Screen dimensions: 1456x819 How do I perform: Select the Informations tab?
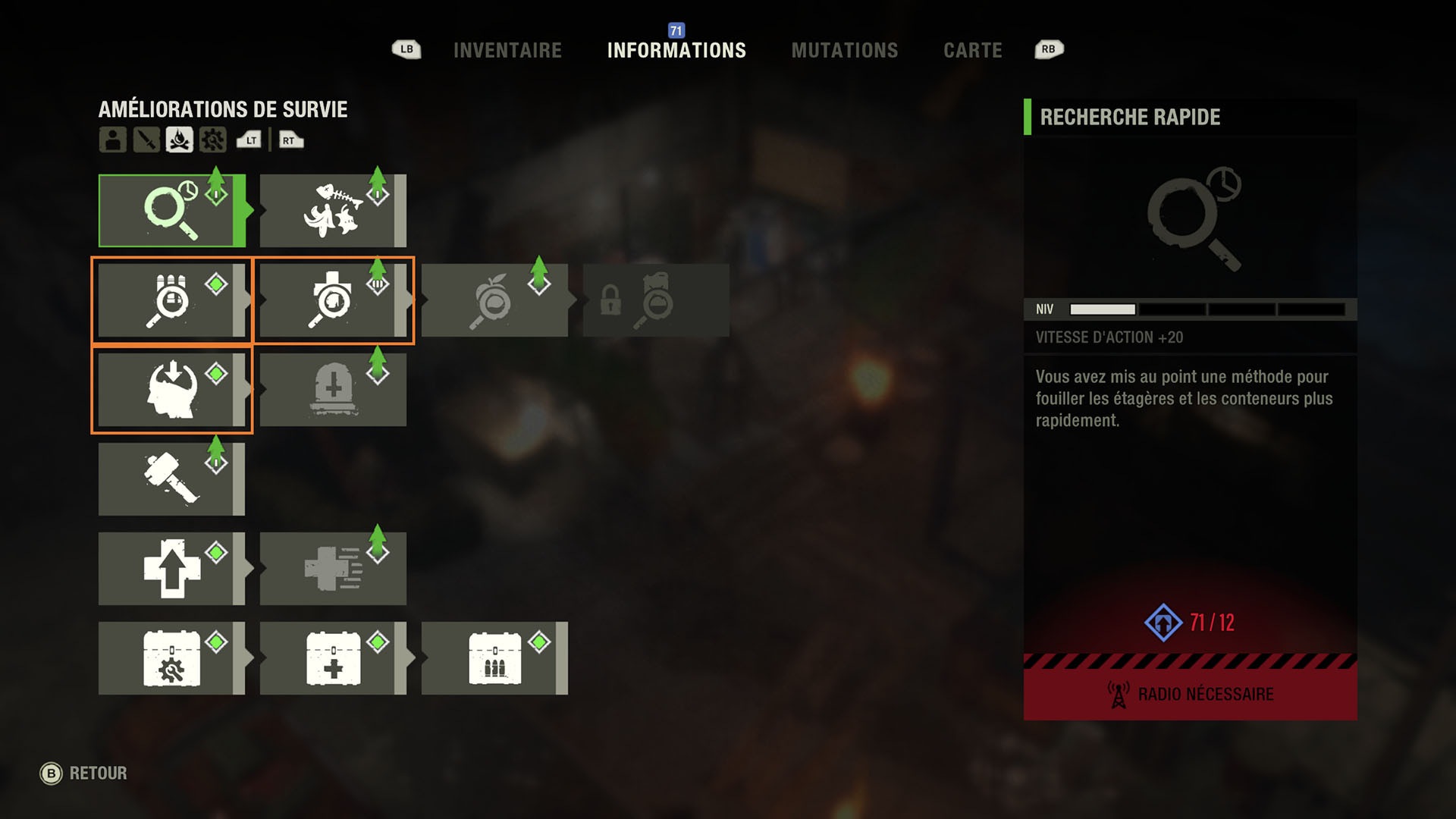coord(676,51)
